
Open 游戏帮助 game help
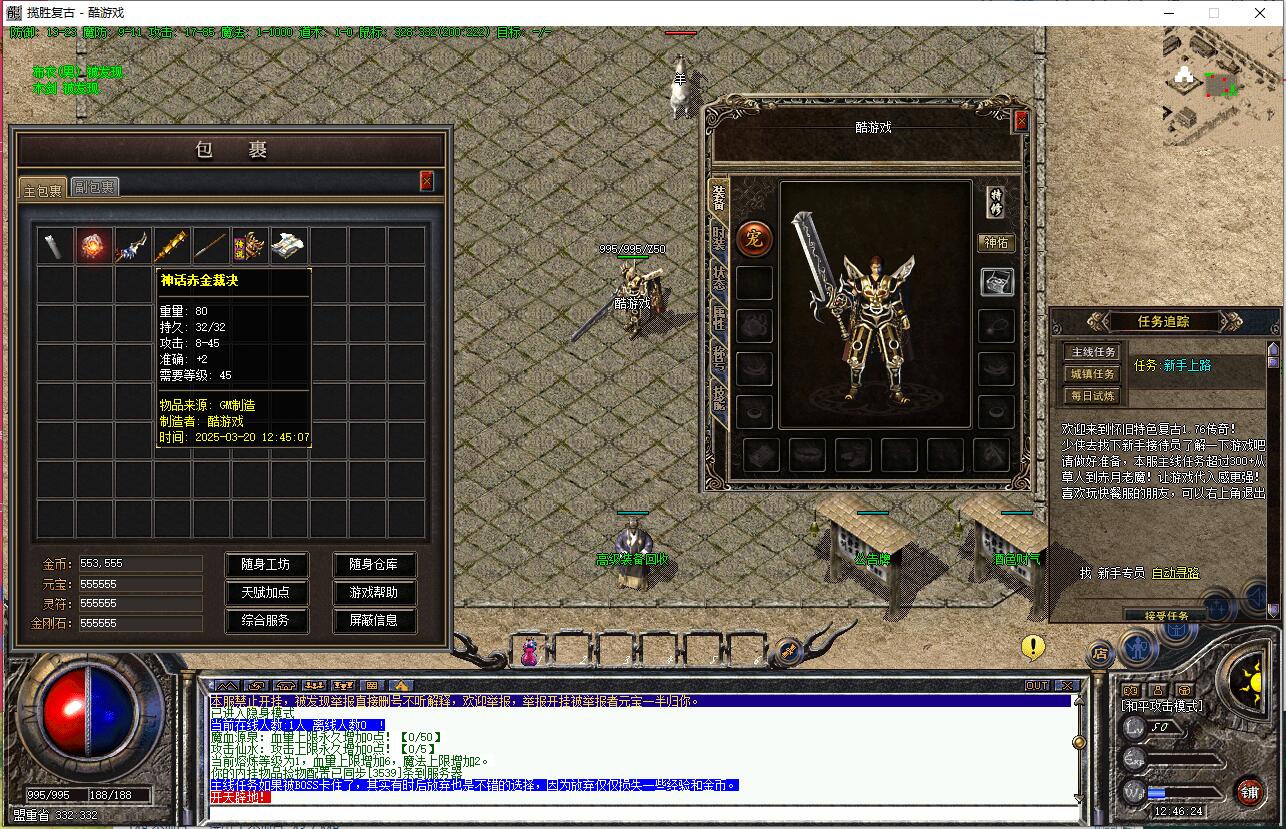pyautogui.click(x=373, y=592)
